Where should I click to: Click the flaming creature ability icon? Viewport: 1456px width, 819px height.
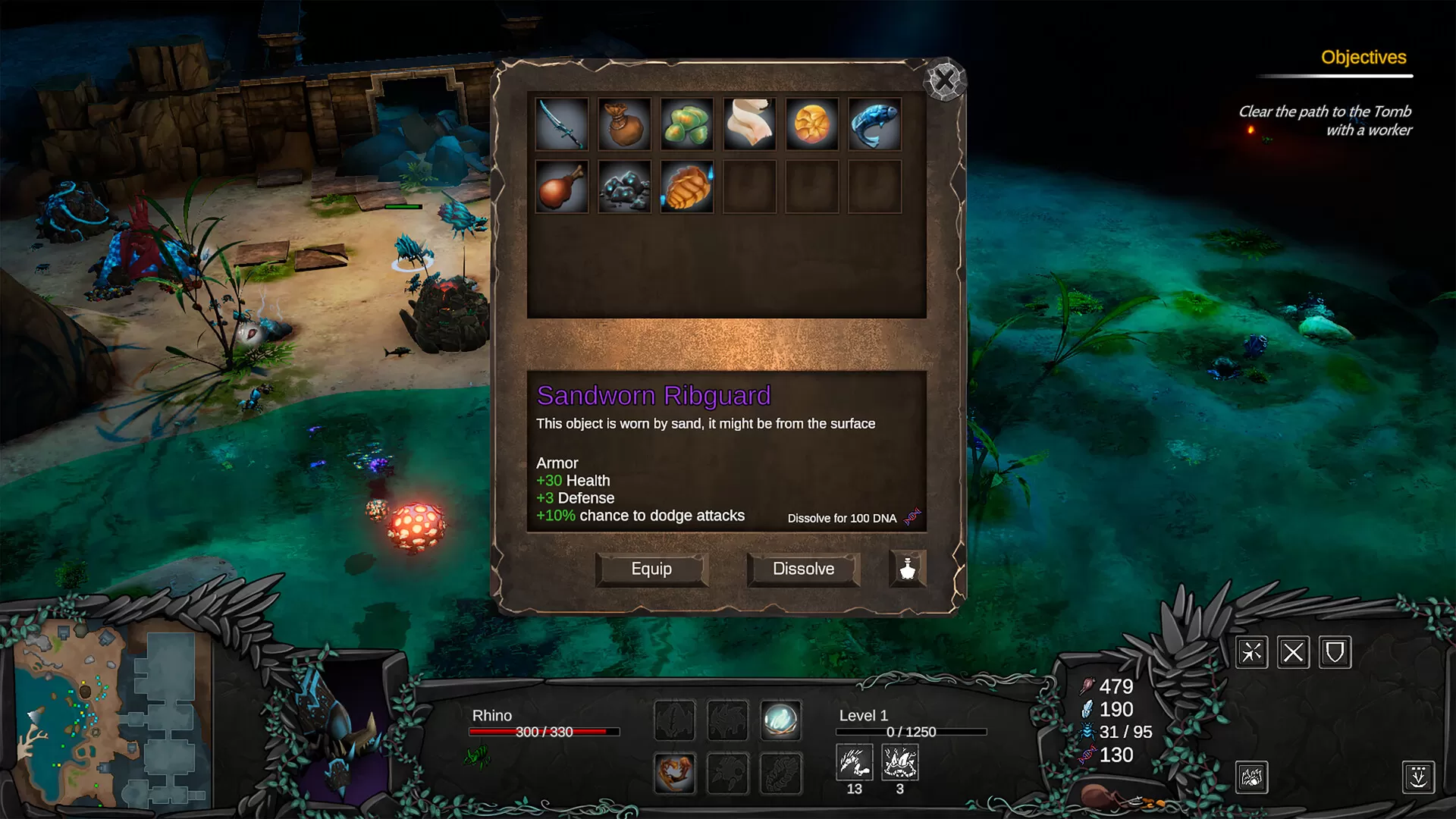pos(1251,777)
